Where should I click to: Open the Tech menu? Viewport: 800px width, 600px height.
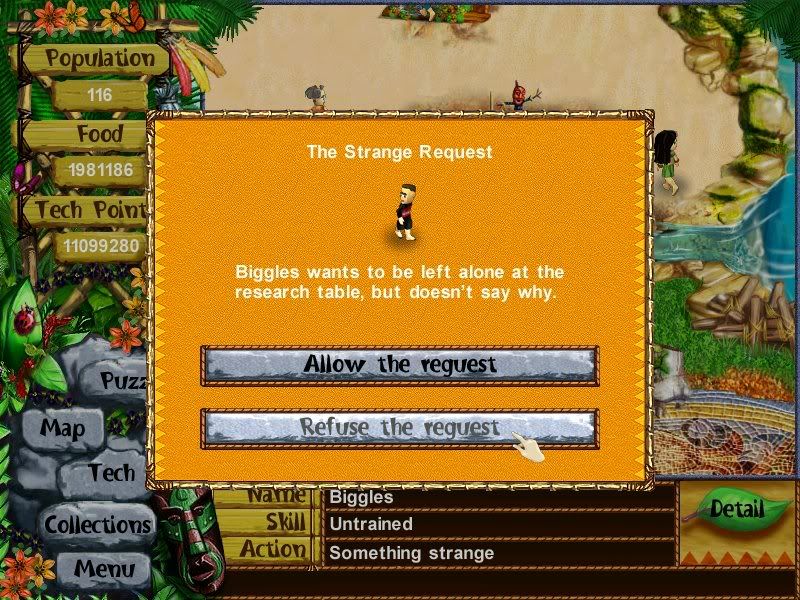108,474
